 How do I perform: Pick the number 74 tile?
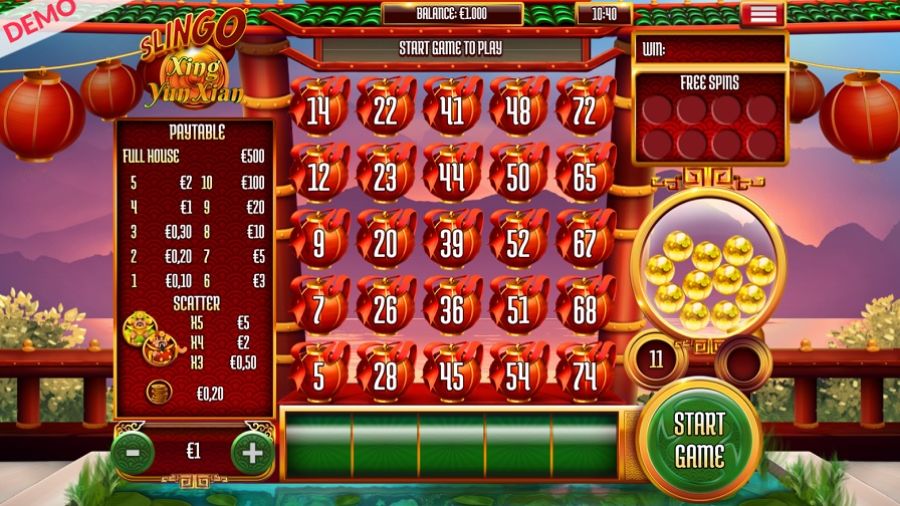[586, 376]
